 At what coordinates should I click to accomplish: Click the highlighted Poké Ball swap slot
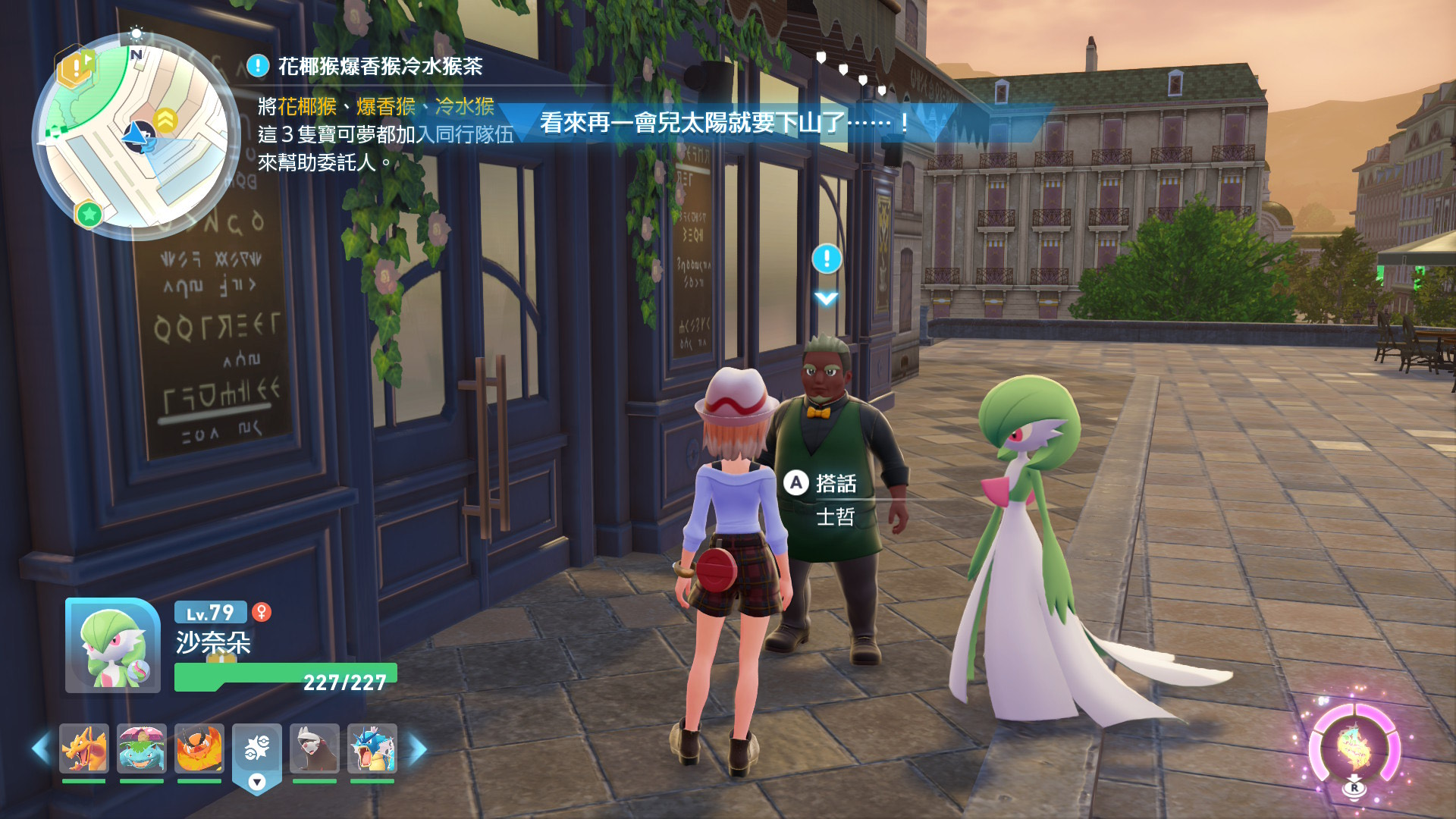pyautogui.click(x=257, y=751)
